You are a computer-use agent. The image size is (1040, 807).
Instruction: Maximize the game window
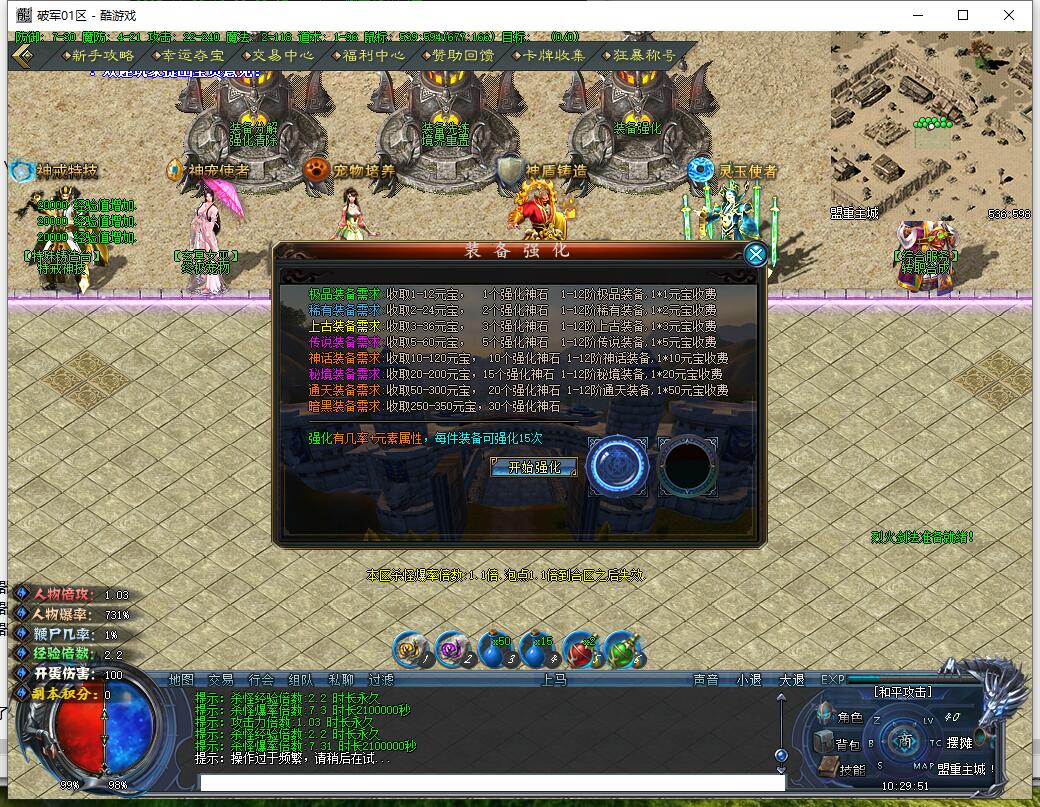tap(963, 15)
